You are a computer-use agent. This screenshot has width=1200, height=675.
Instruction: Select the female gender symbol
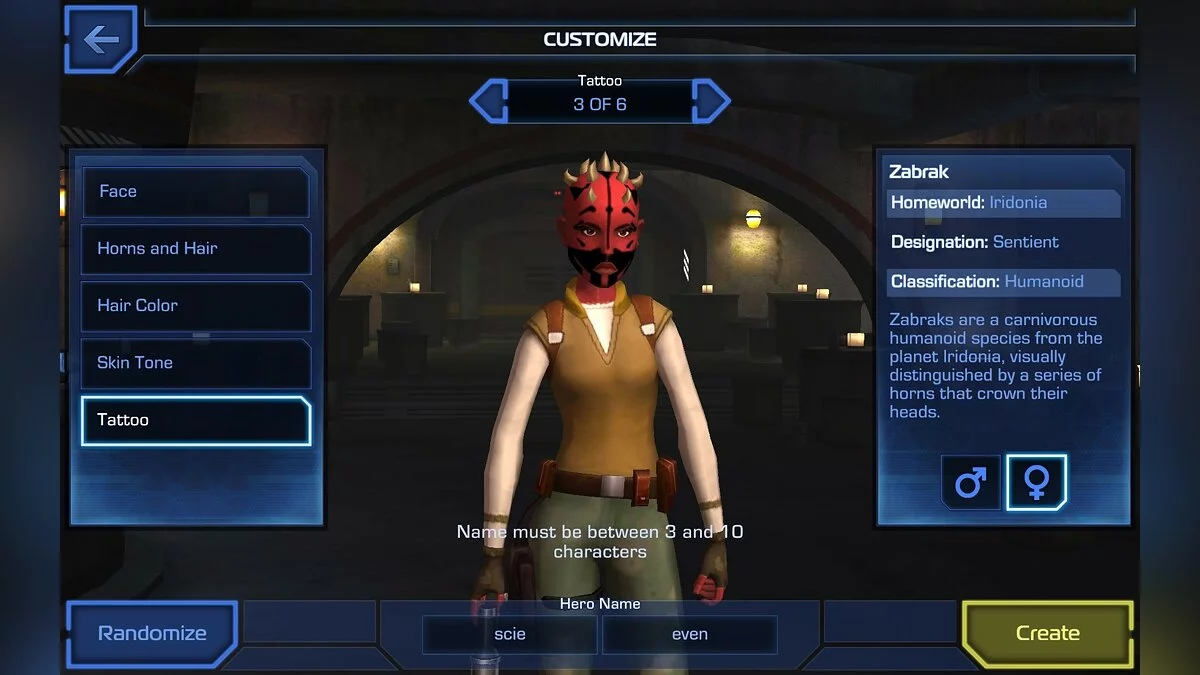[1037, 483]
